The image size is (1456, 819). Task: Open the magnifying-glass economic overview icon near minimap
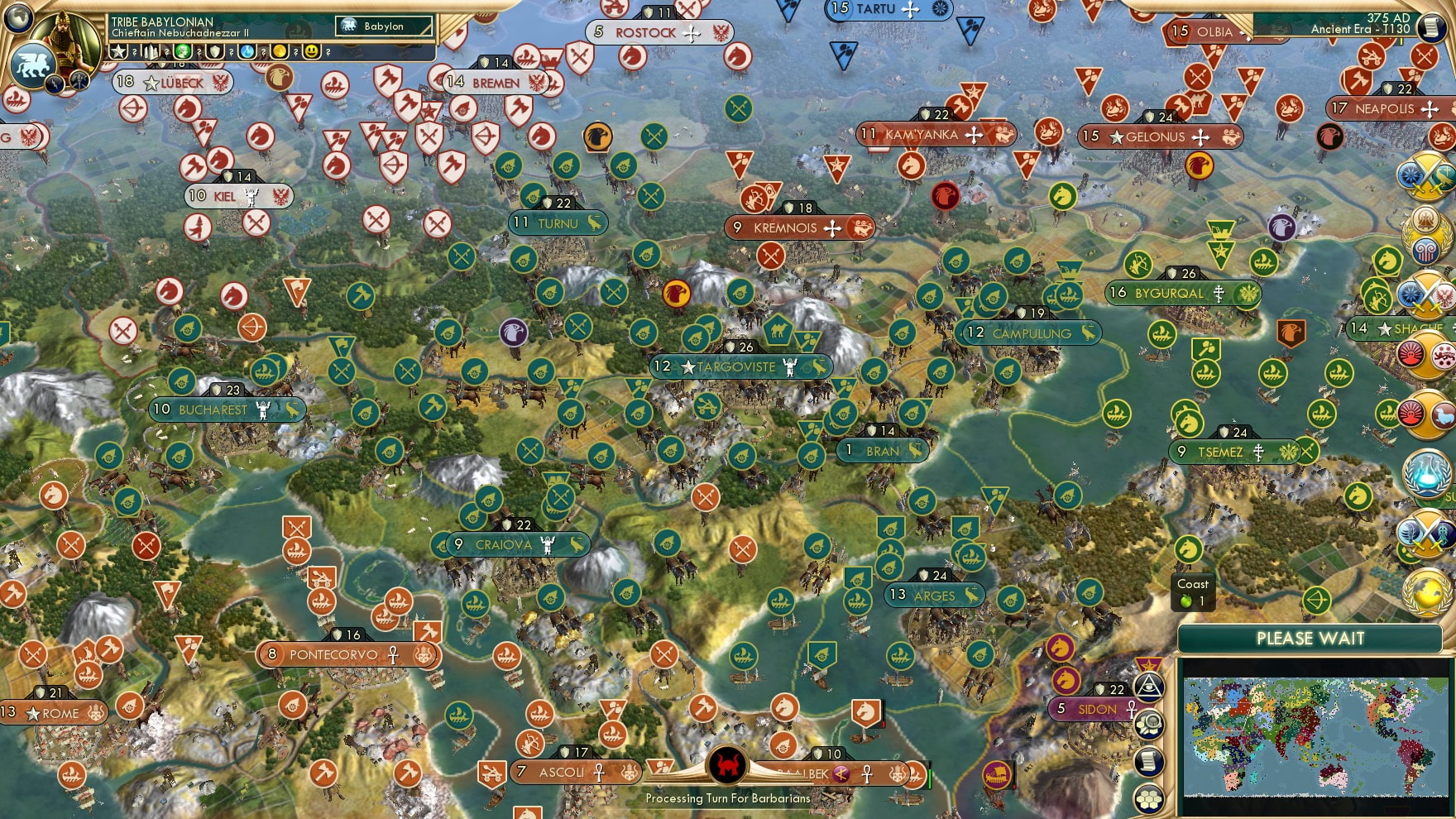point(1148,724)
